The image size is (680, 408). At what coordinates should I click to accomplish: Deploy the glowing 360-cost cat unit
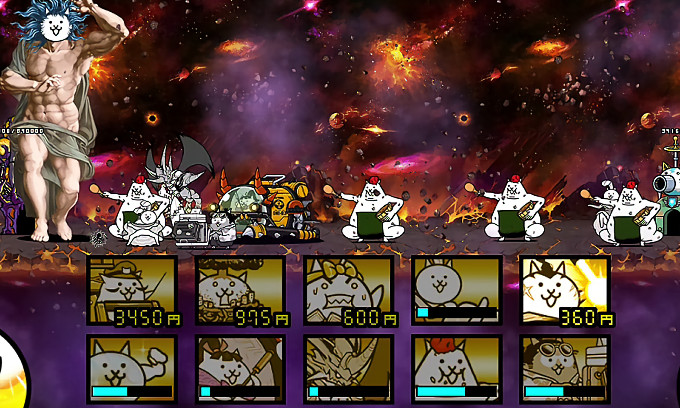(x=564, y=290)
